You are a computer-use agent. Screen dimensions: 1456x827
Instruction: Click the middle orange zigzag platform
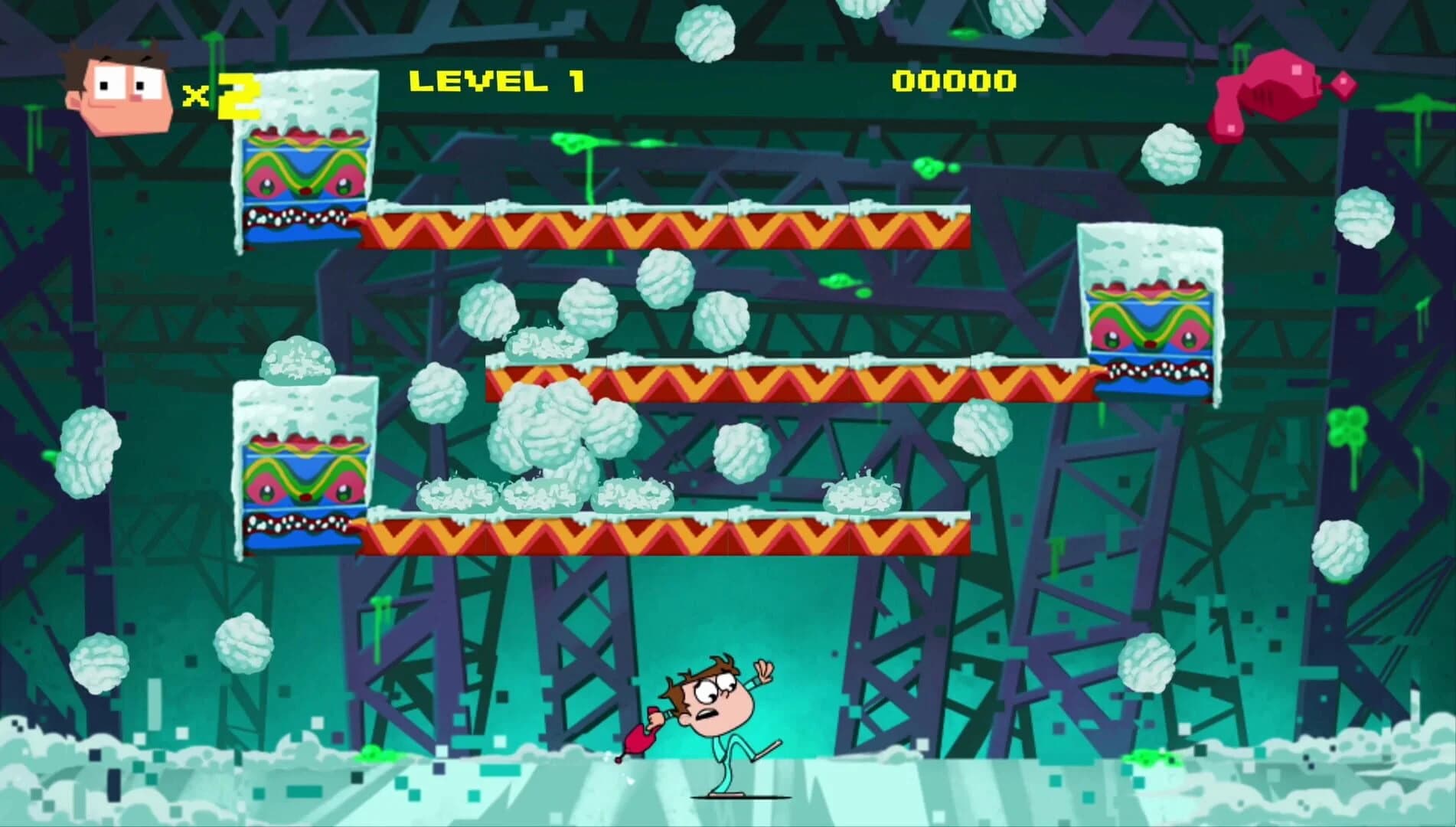(766, 383)
